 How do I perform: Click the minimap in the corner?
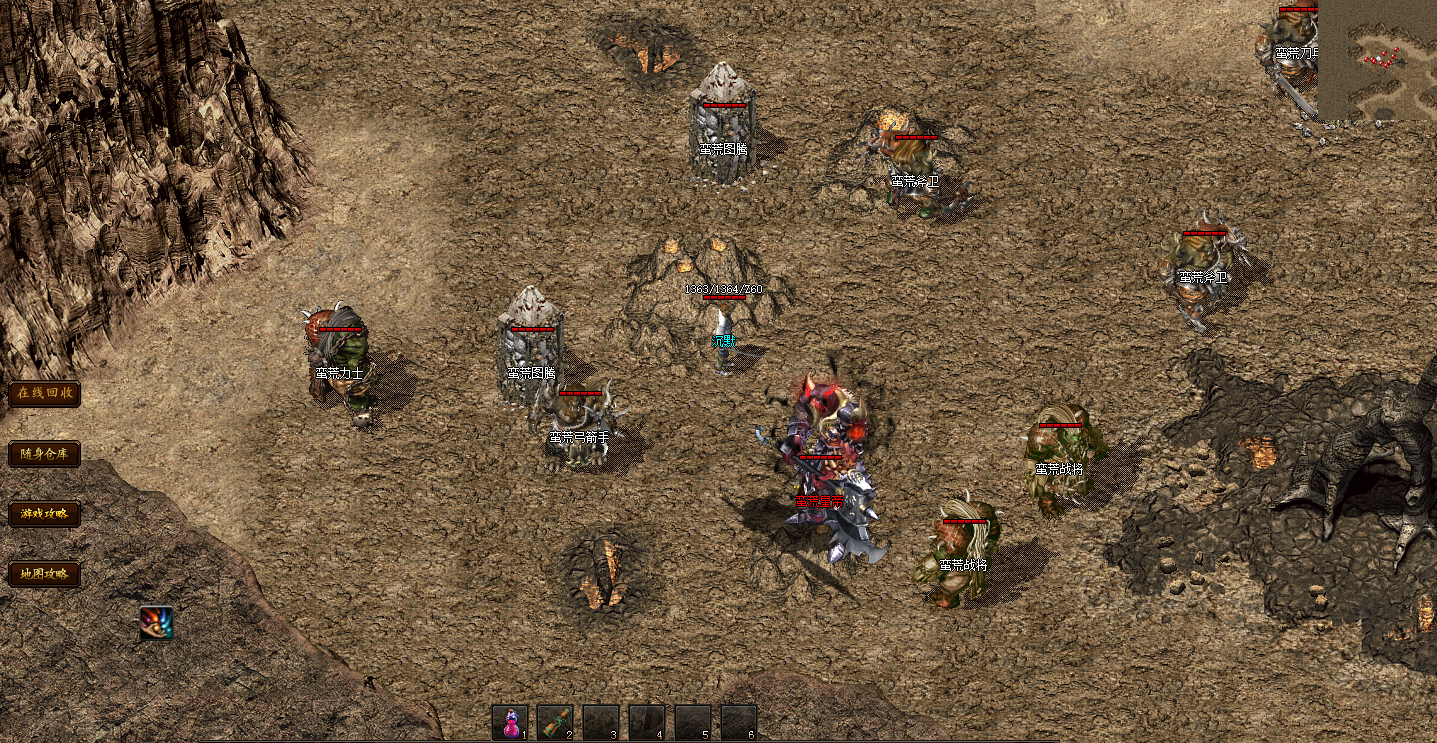point(1377,61)
